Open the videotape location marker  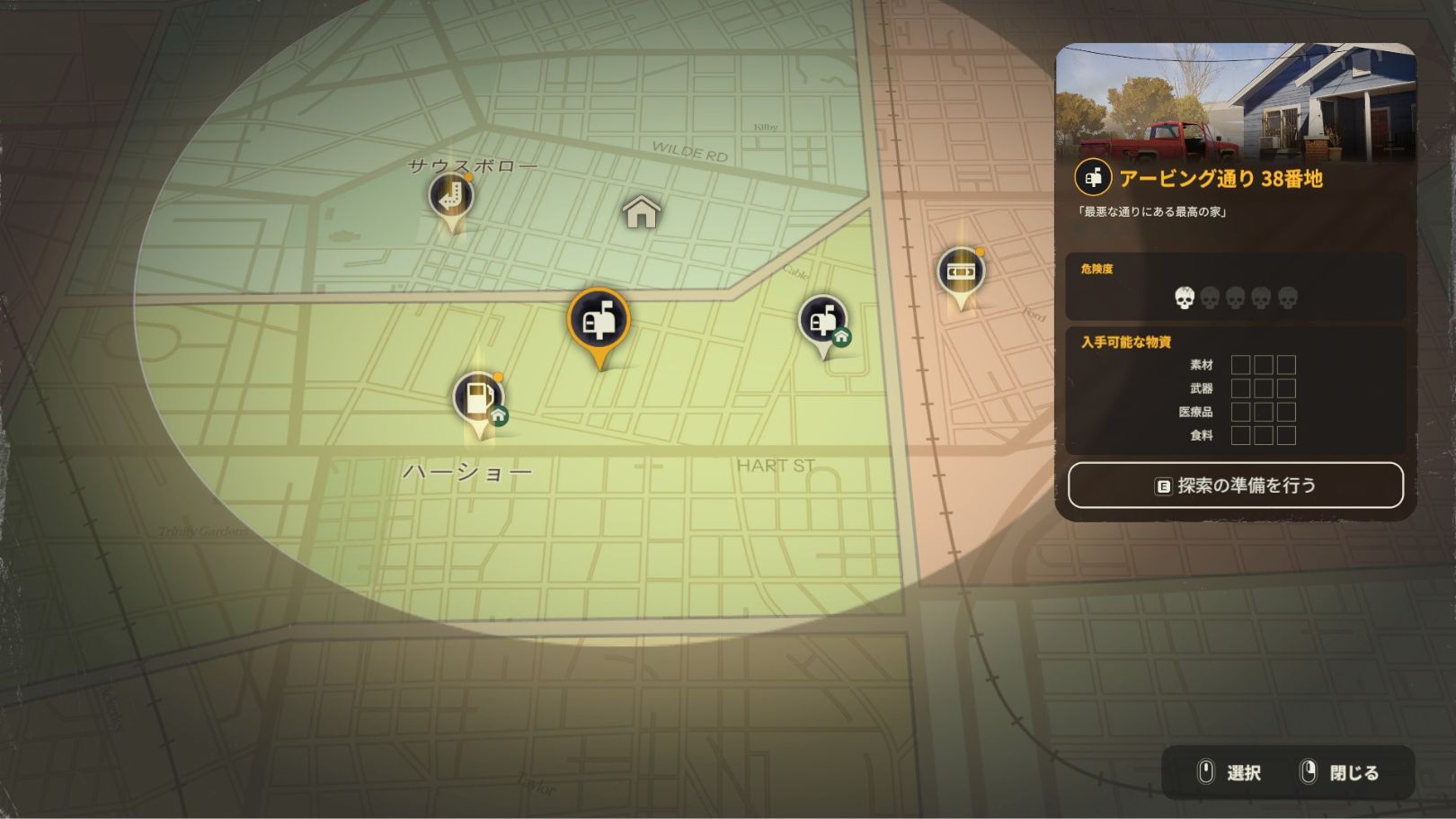pyautogui.click(x=960, y=271)
